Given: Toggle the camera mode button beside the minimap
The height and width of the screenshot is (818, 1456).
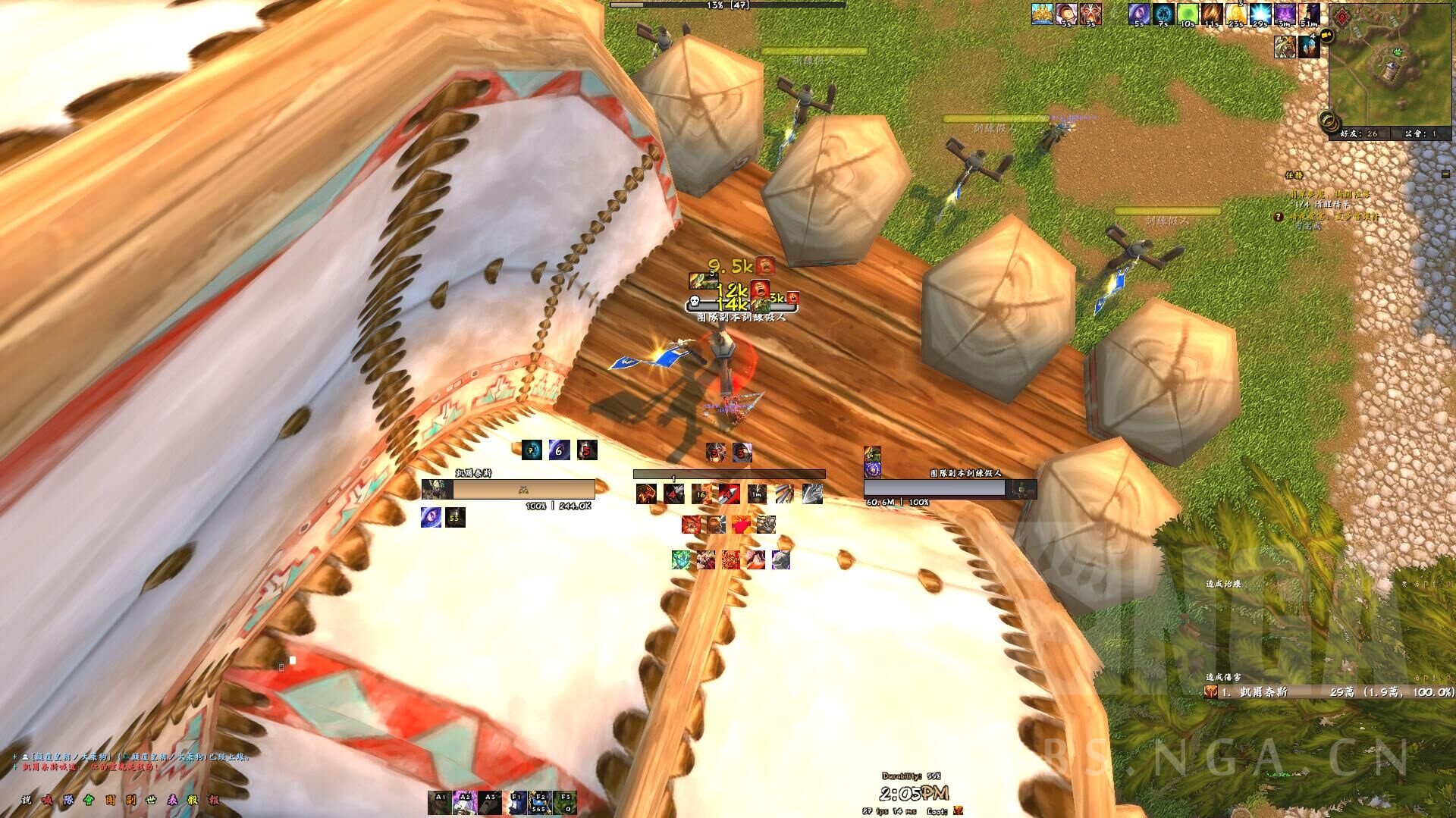Looking at the screenshot, I should pyautogui.click(x=1328, y=34).
